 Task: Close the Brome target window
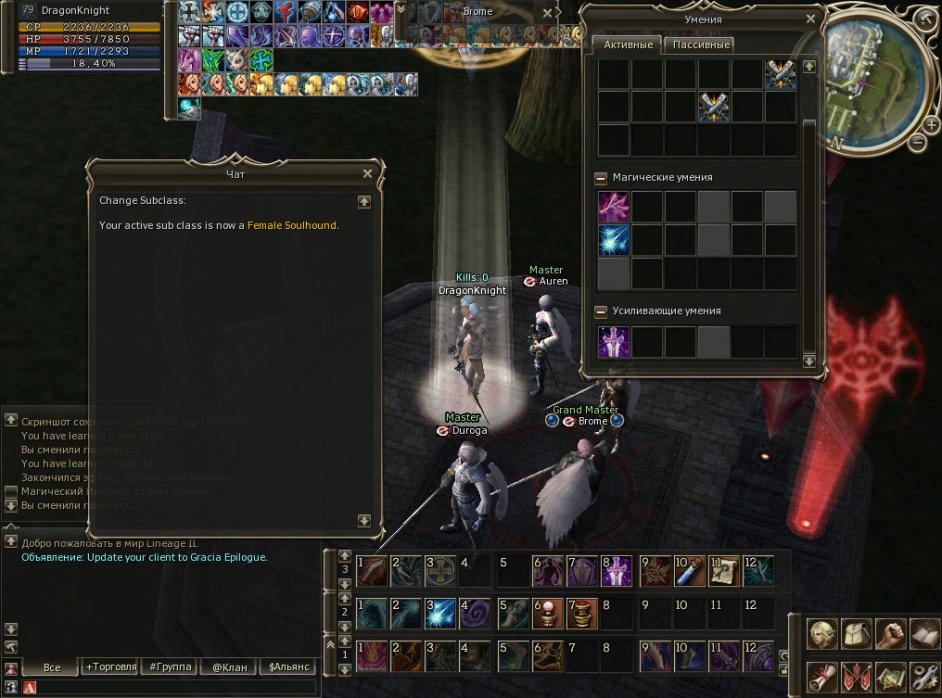click(x=548, y=13)
